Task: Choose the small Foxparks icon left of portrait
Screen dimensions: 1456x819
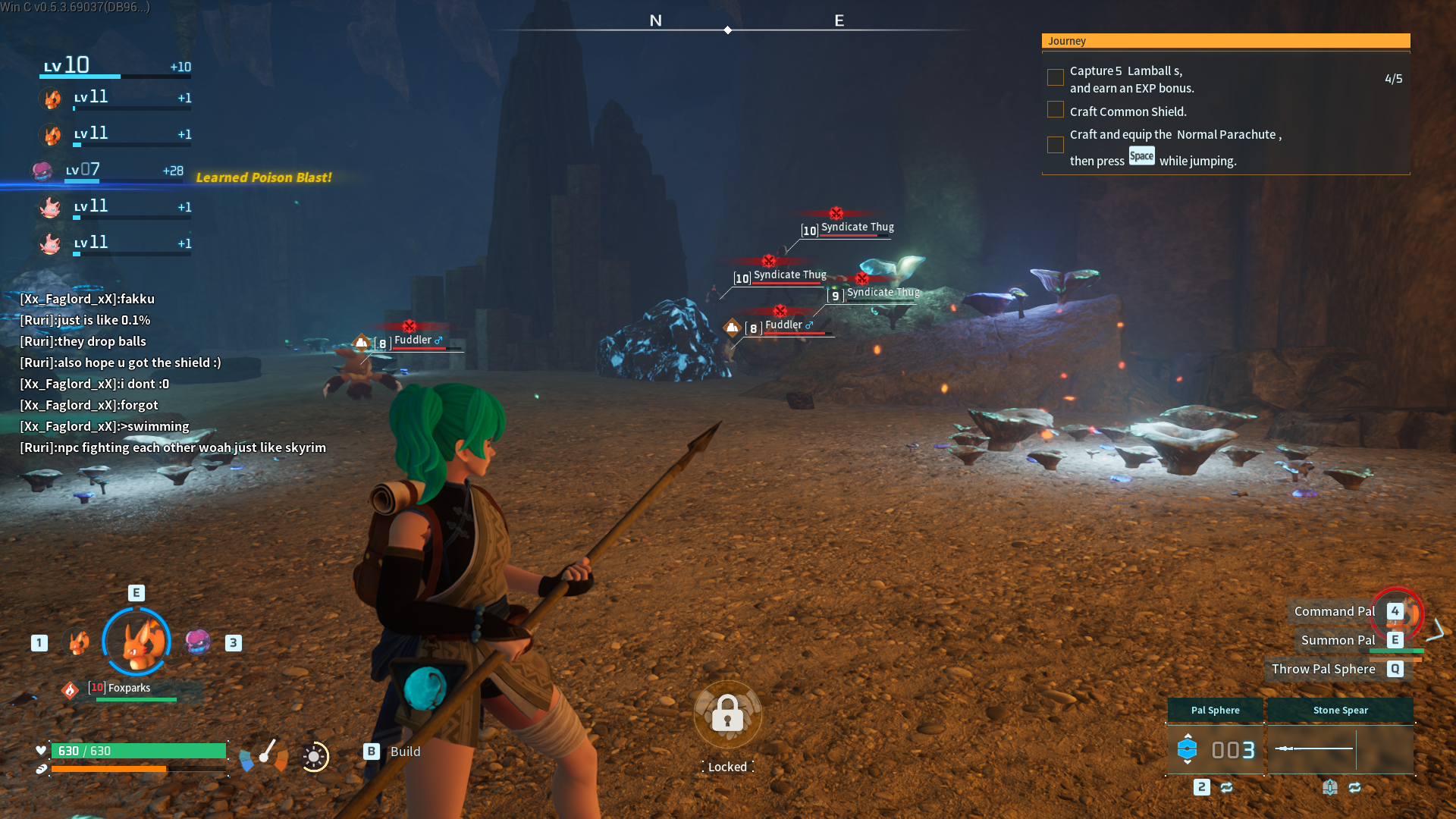Action: coord(79,642)
